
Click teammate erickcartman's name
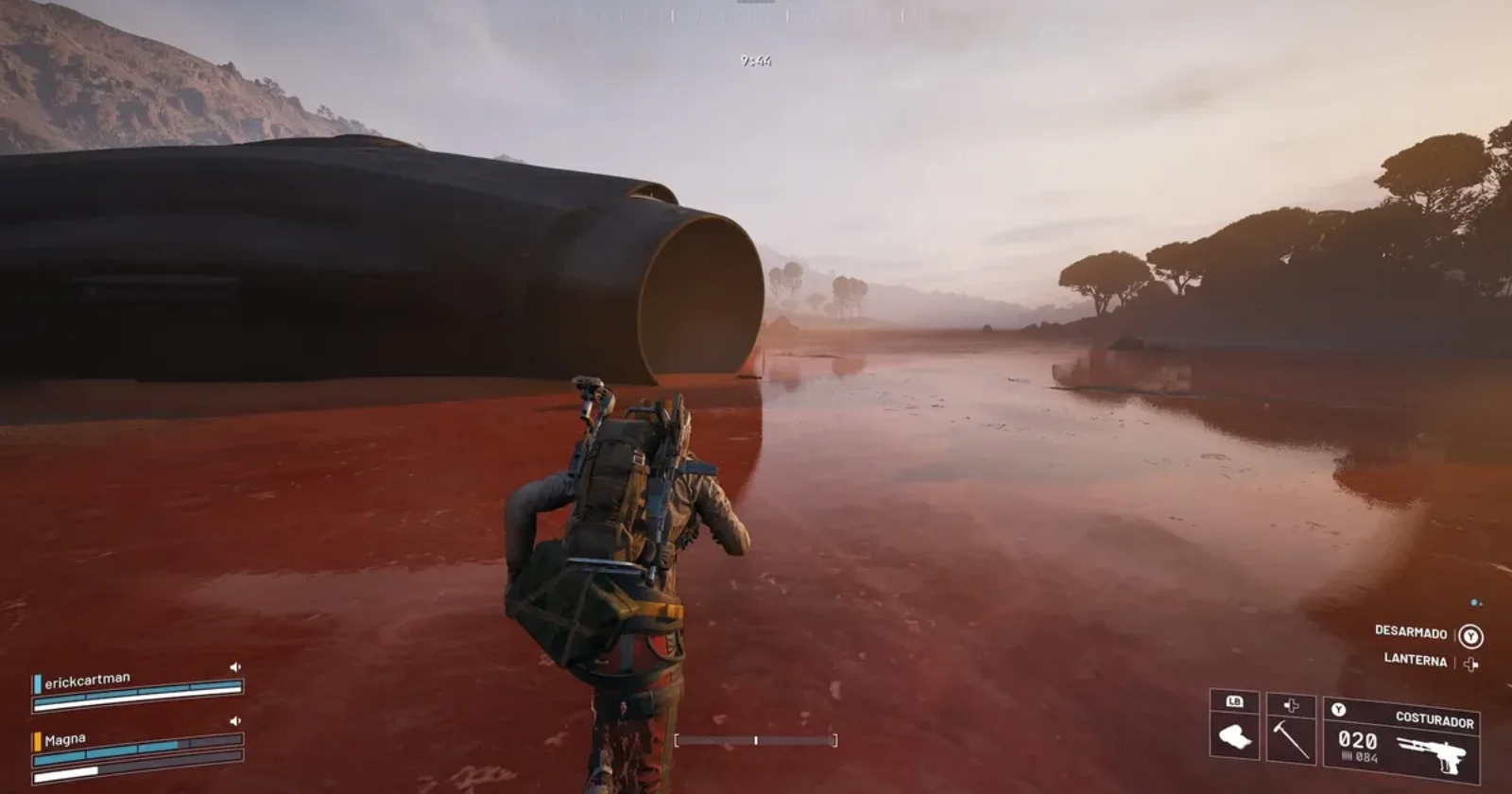[x=87, y=680]
